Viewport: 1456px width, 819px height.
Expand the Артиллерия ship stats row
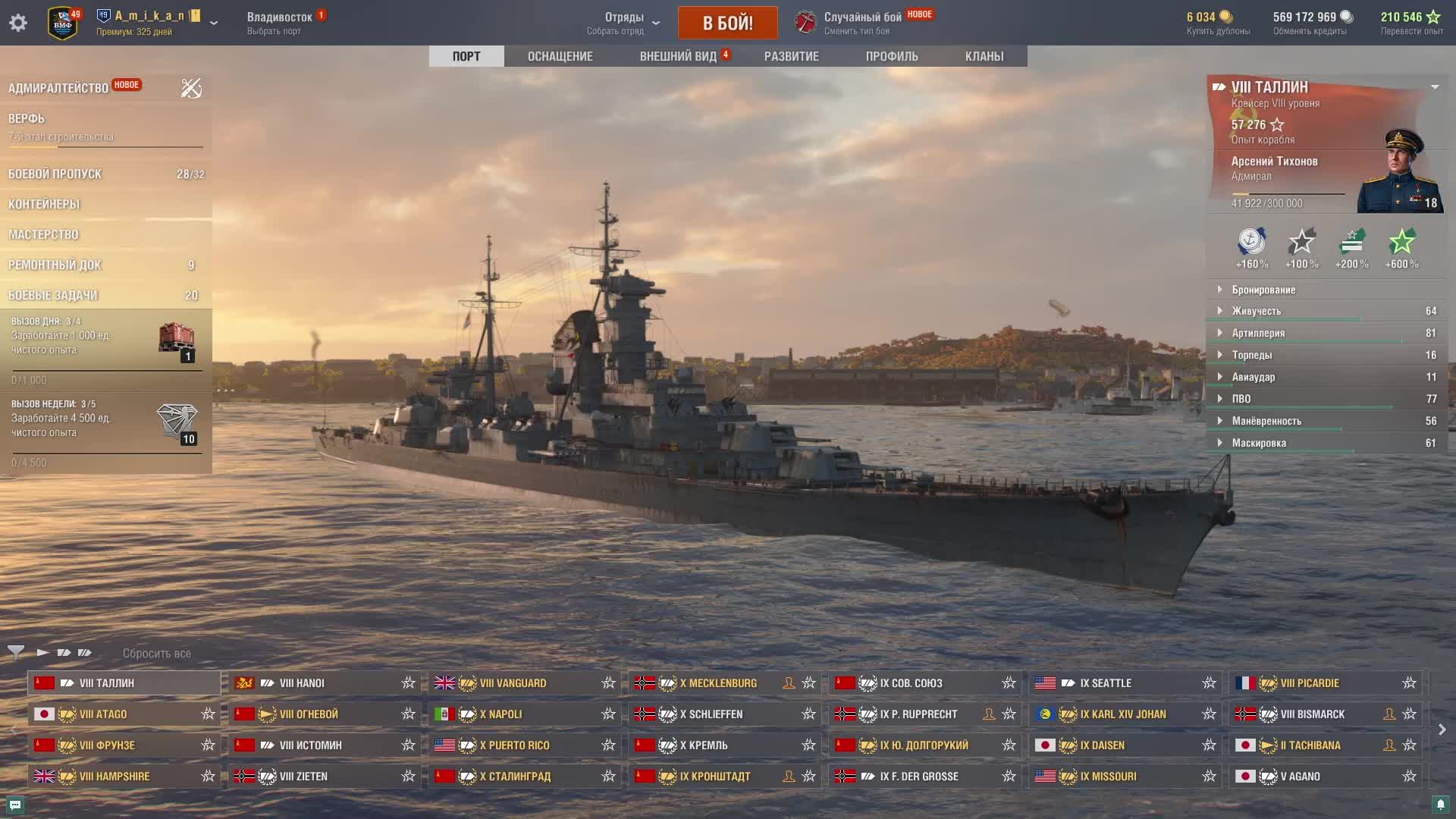(1258, 333)
